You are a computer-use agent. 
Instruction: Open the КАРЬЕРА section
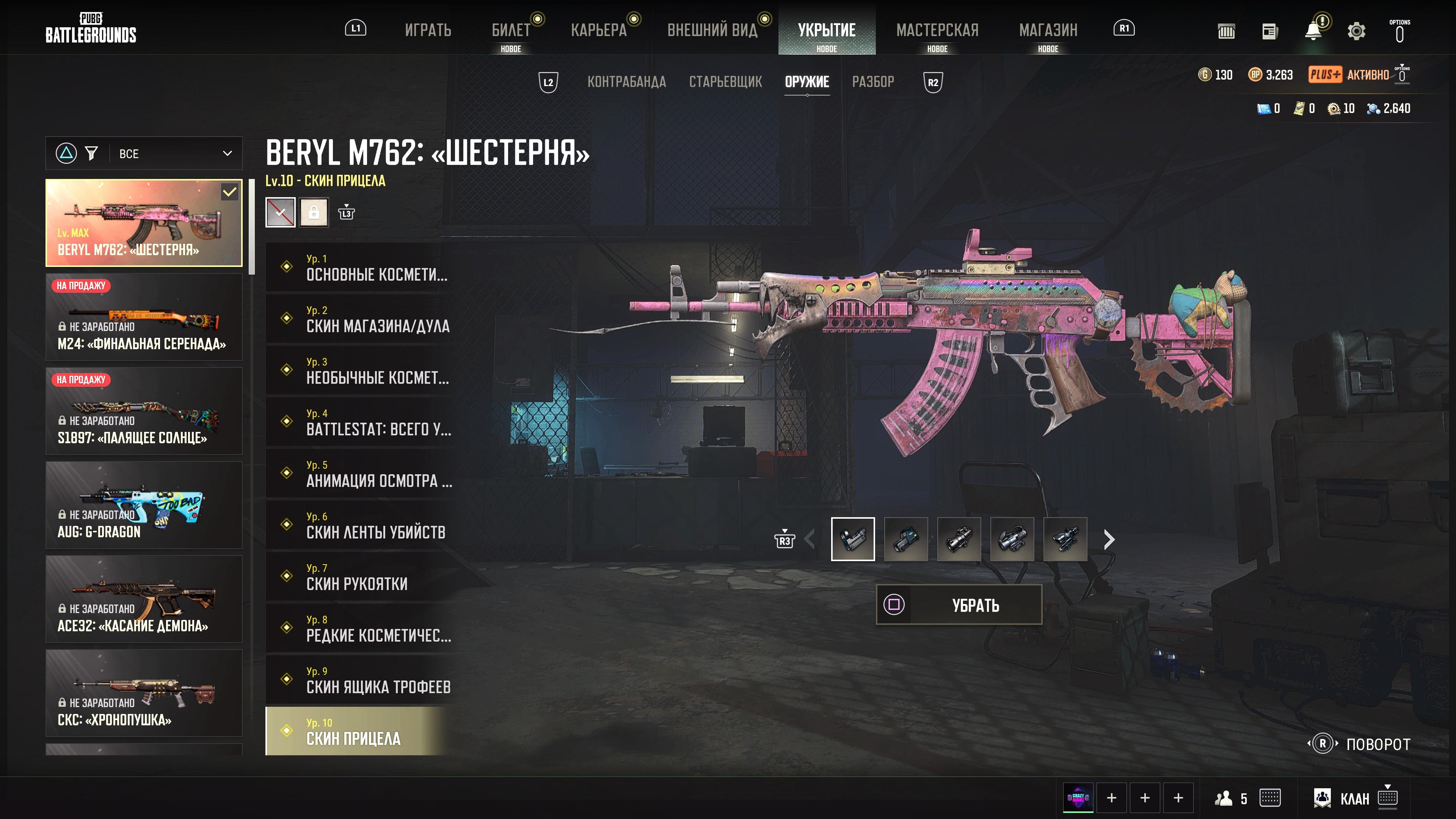[x=599, y=30]
